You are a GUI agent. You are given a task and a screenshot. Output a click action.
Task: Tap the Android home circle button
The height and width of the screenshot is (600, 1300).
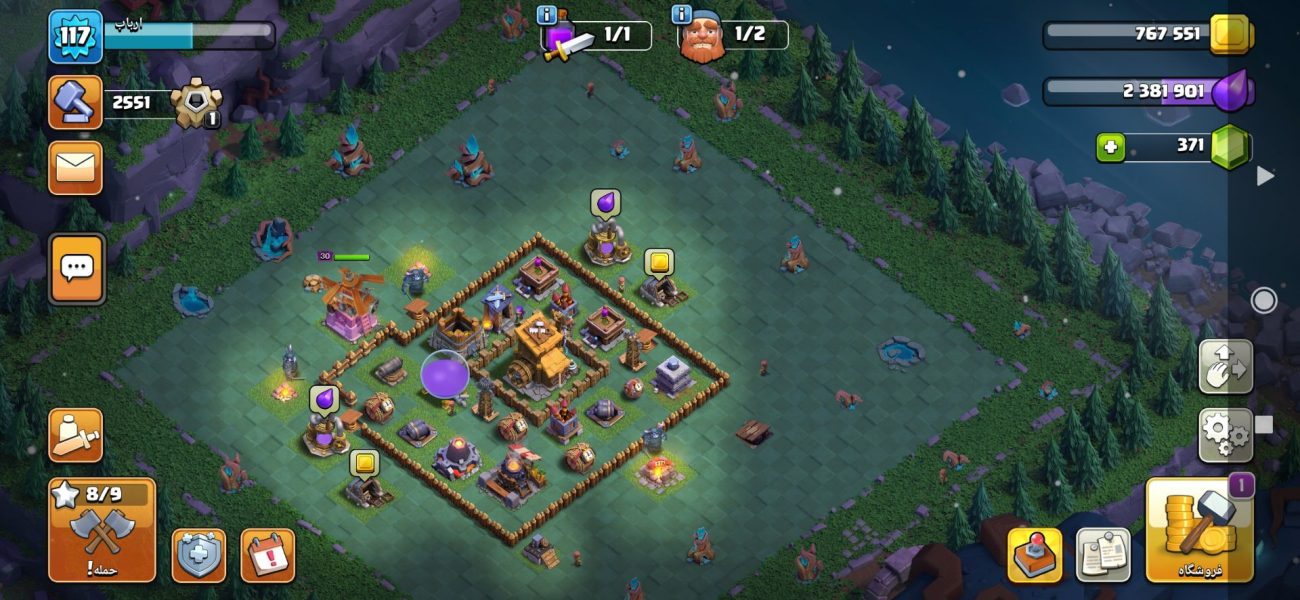(x=1264, y=300)
